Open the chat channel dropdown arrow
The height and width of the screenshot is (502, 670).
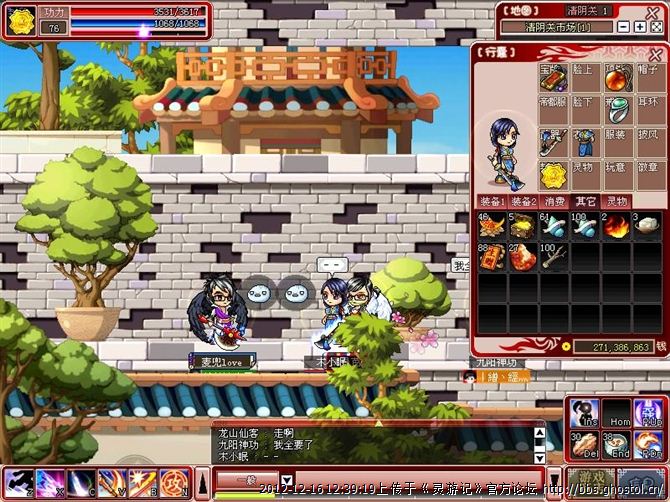(288, 480)
